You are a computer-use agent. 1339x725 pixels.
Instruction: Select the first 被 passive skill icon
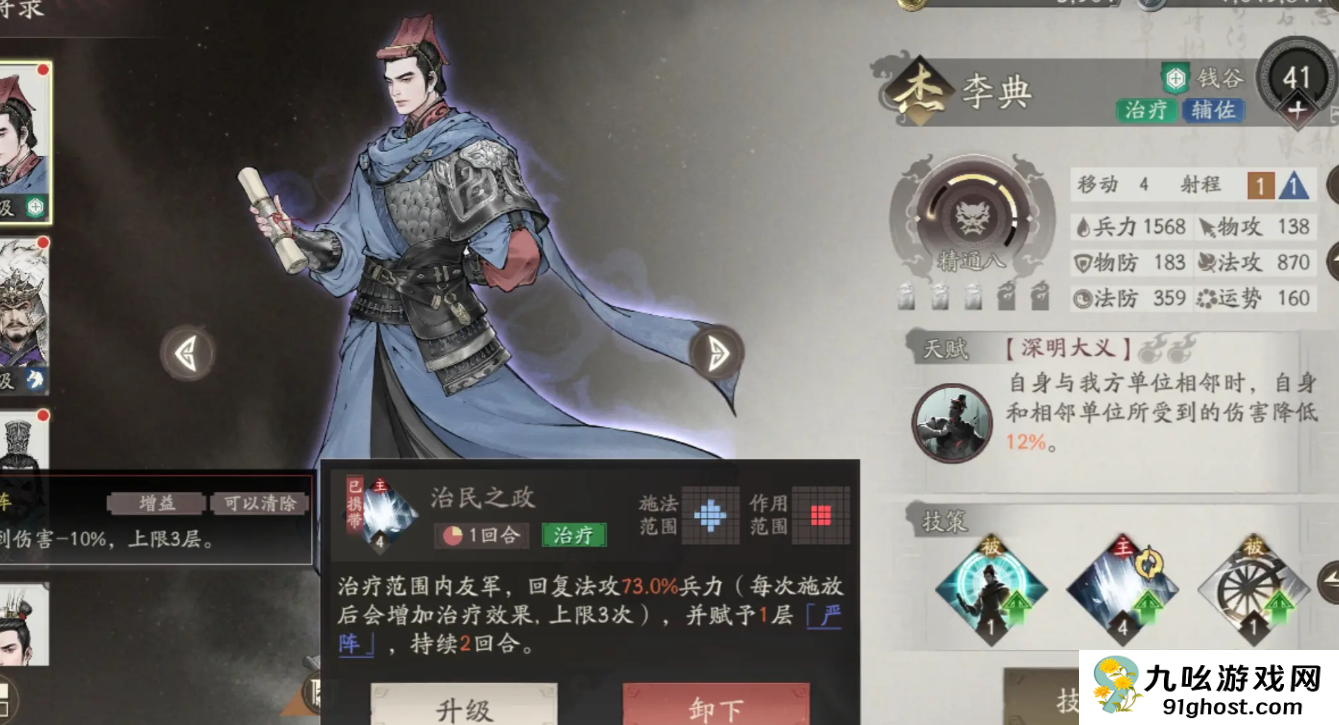coord(990,588)
